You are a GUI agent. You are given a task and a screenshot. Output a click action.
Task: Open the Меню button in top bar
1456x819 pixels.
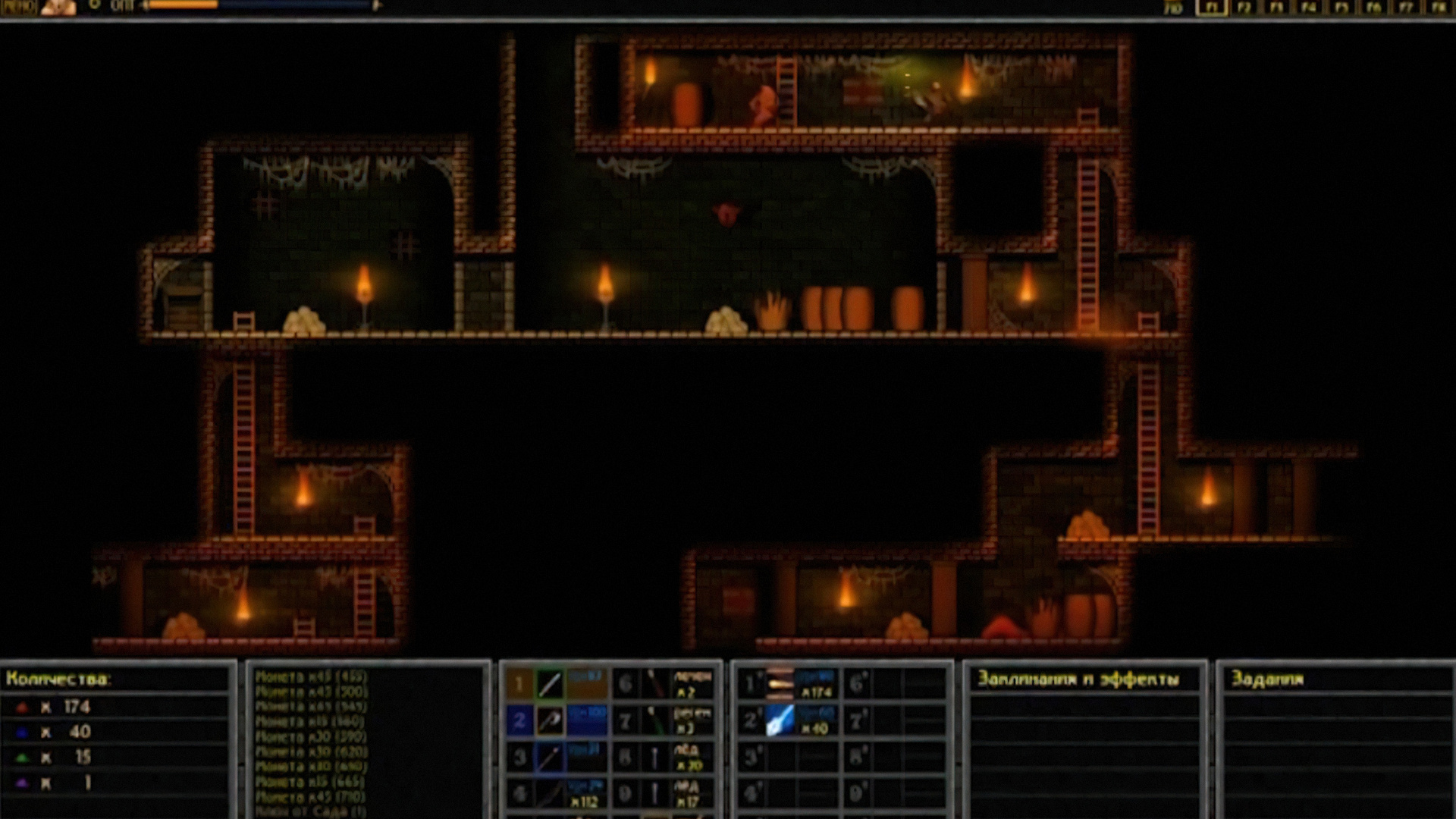(x=17, y=8)
